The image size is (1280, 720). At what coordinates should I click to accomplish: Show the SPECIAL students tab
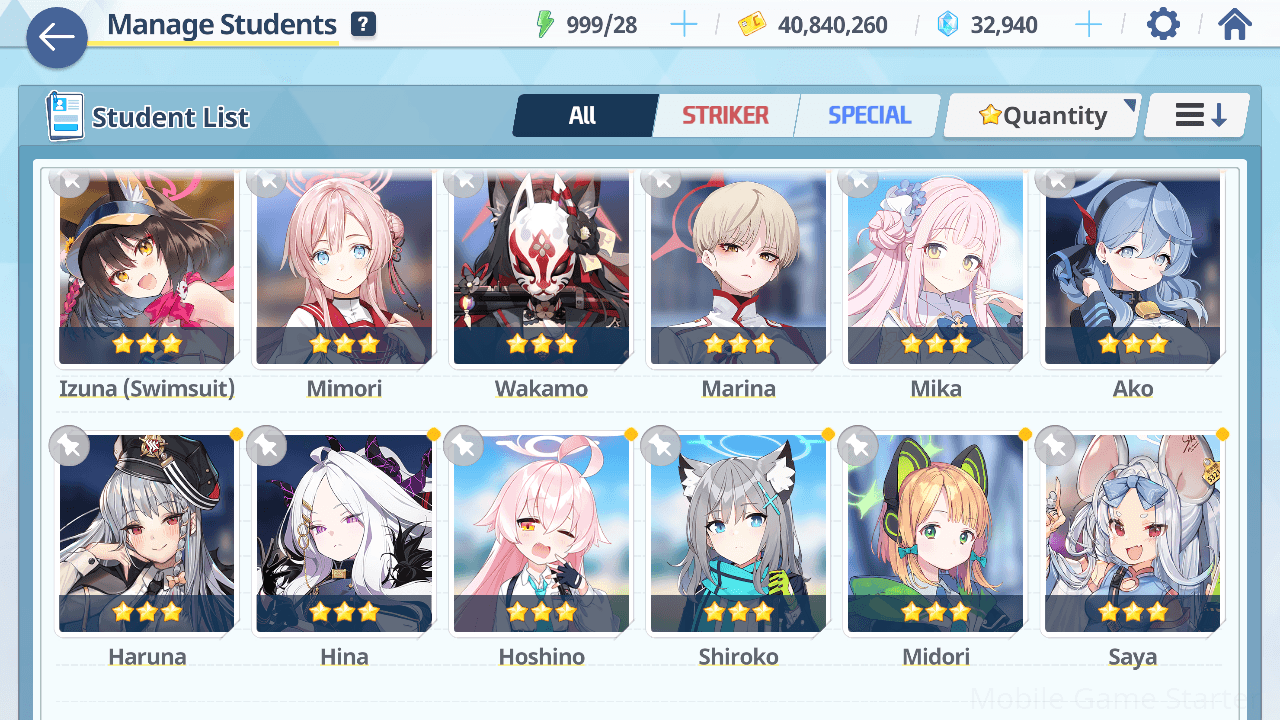coord(869,116)
